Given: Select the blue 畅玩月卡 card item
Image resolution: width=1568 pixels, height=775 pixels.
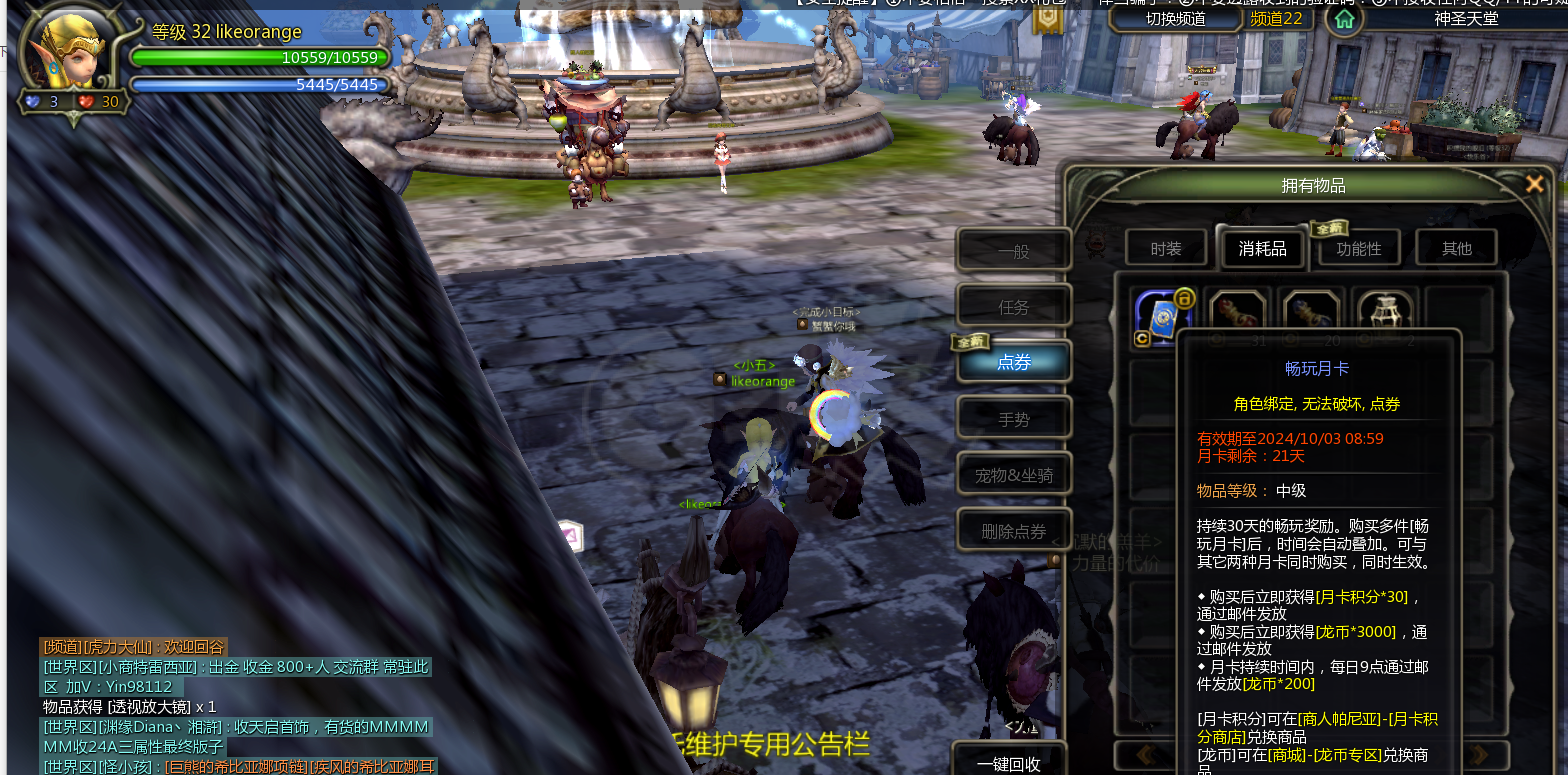Looking at the screenshot, I should [x=1160, y=314].
